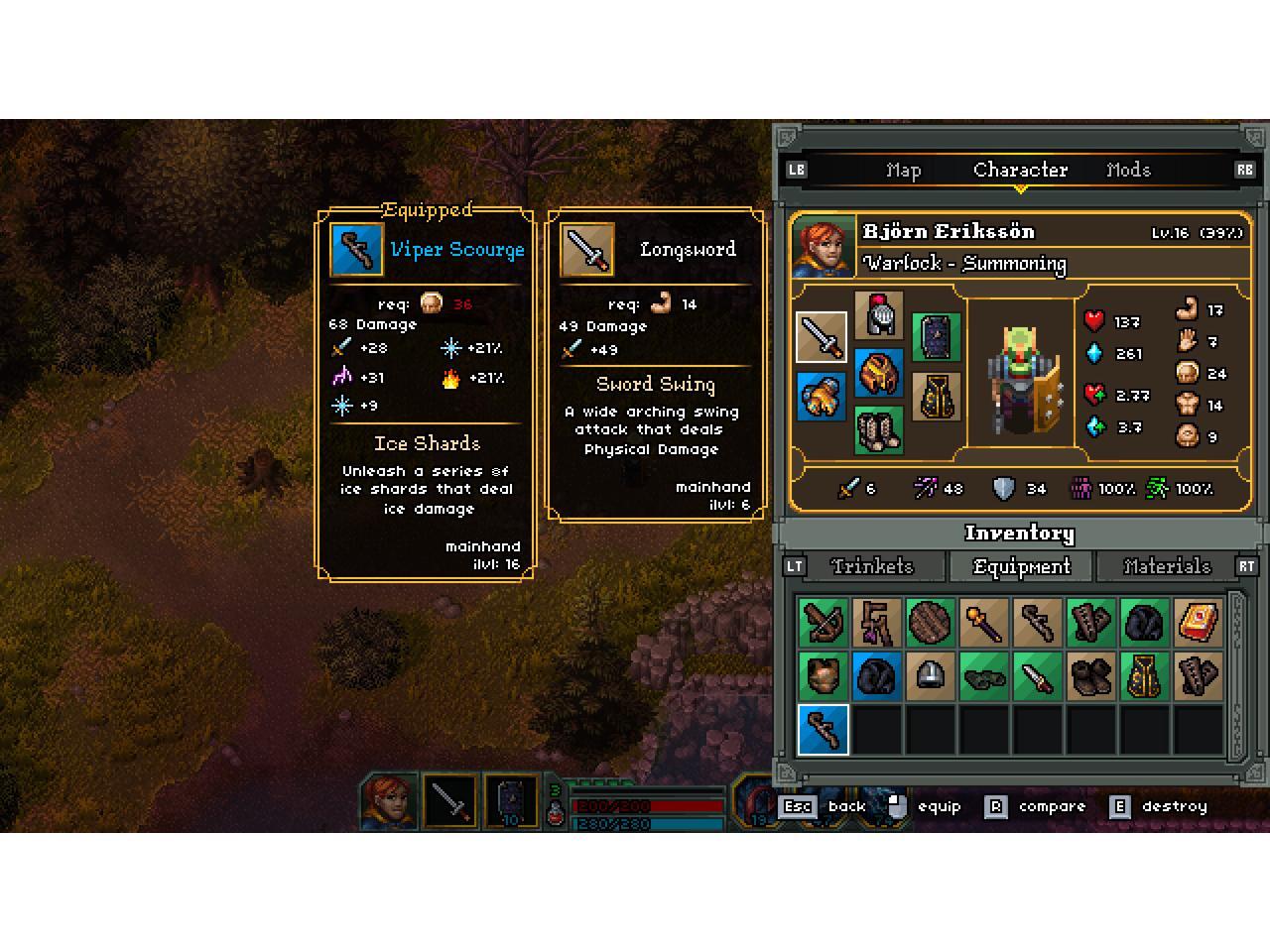Viewport: 1270px width, 952px height.
Task: Select the Character tab
Action: click(x=1020, y=171)
